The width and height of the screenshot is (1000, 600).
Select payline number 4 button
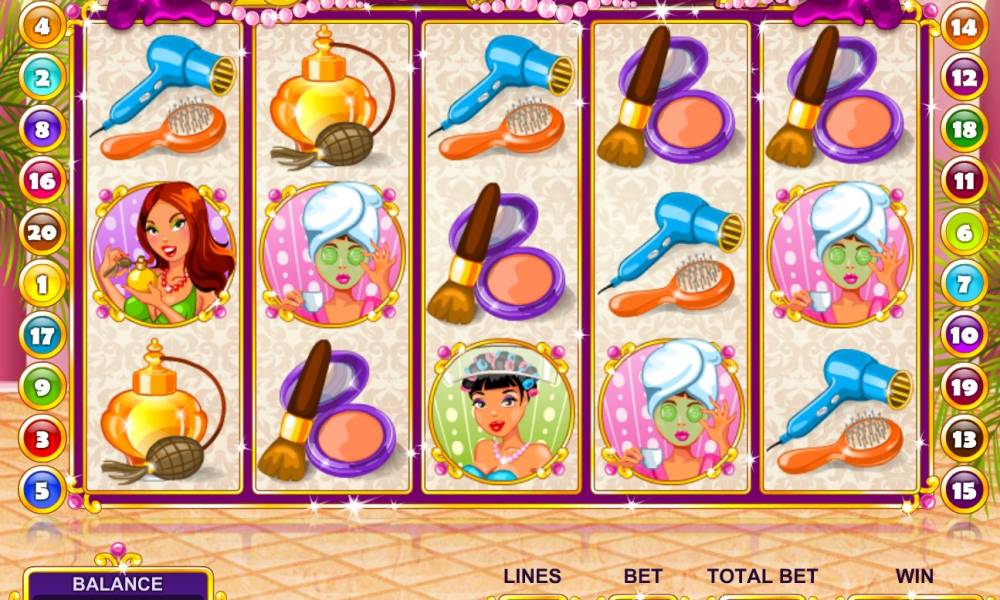coord(42,26)
